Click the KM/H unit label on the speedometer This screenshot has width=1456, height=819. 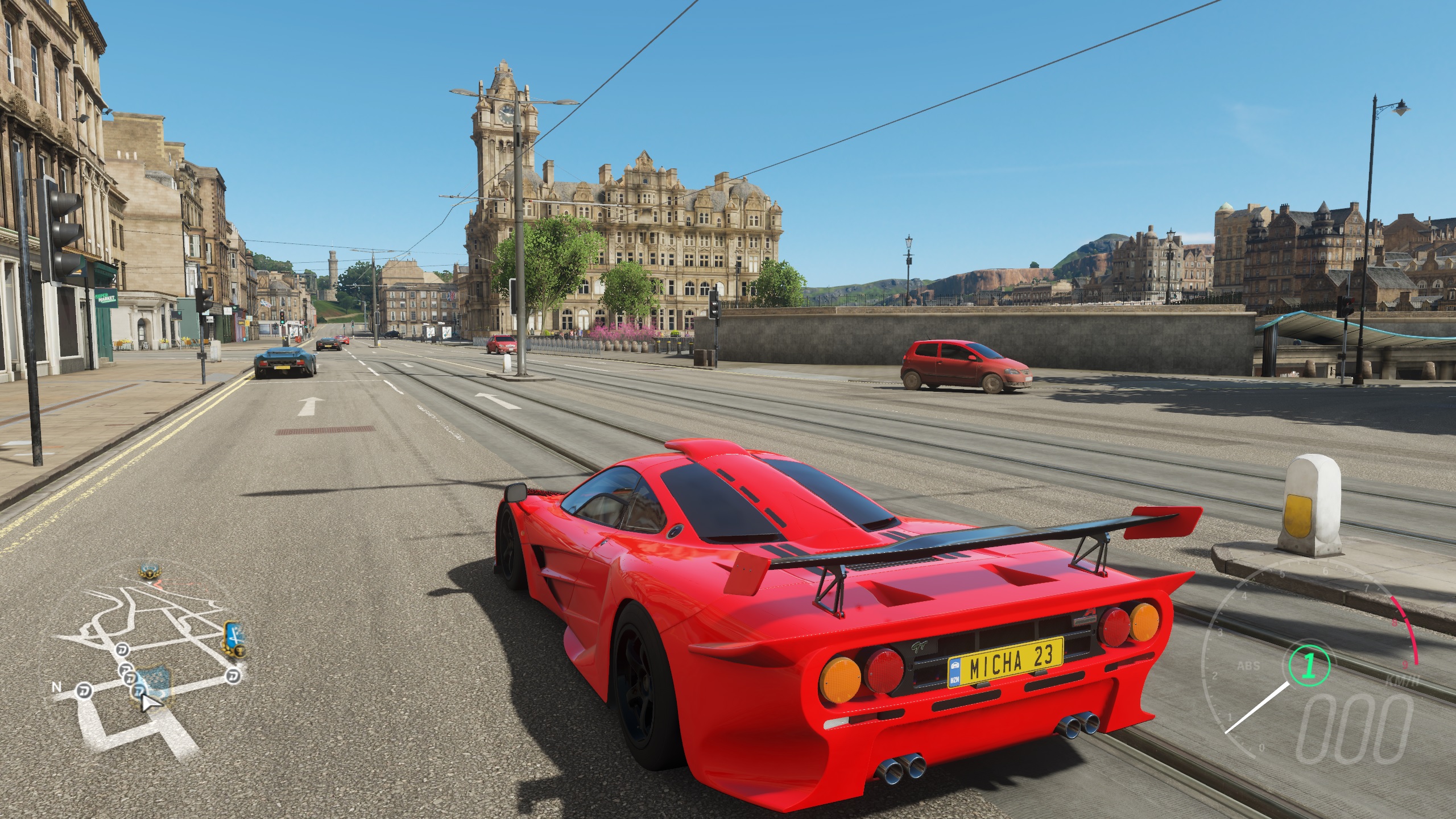click(x=1402, y=680)
